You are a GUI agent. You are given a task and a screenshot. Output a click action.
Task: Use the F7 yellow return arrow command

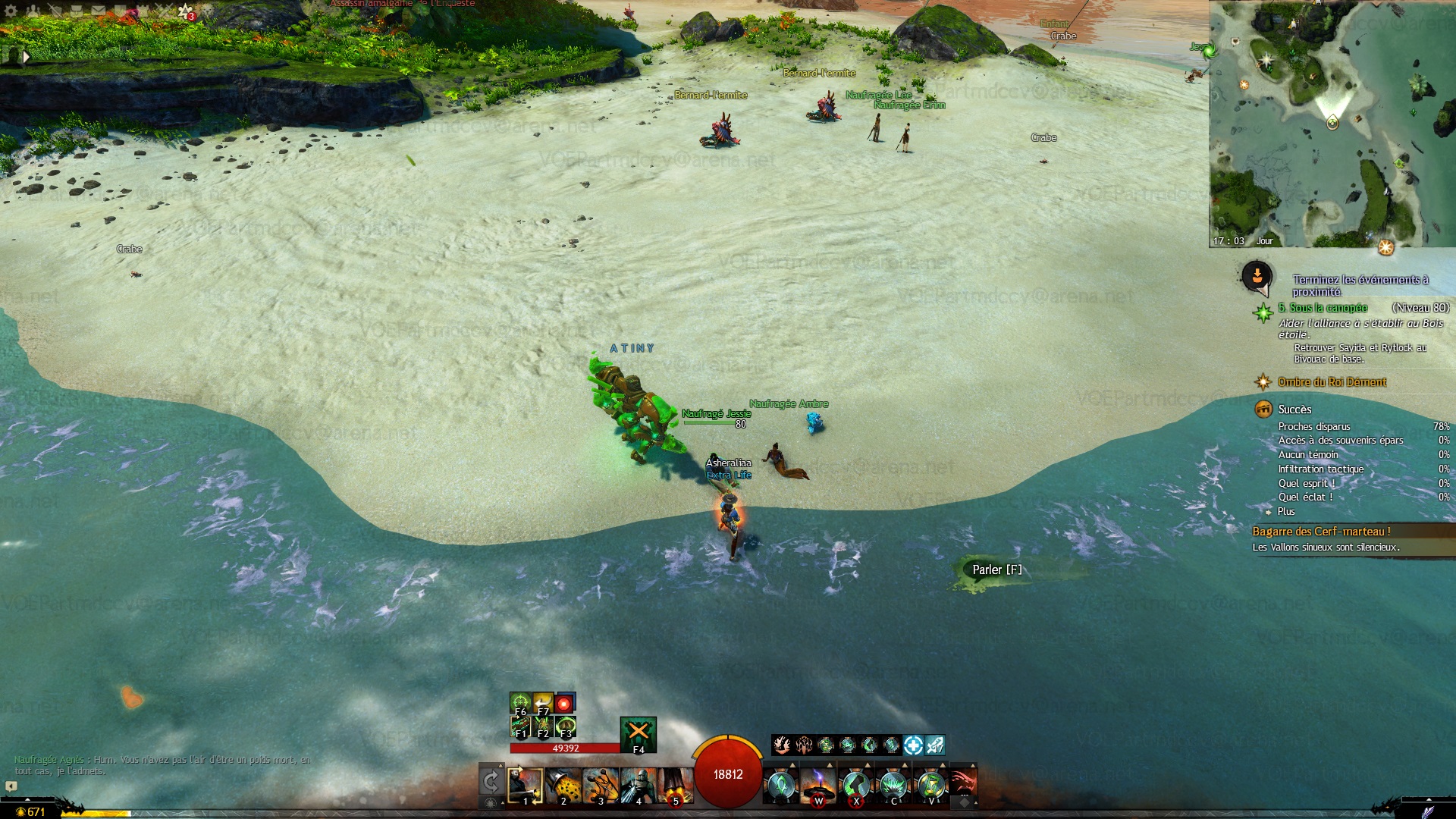click(543, 703)
